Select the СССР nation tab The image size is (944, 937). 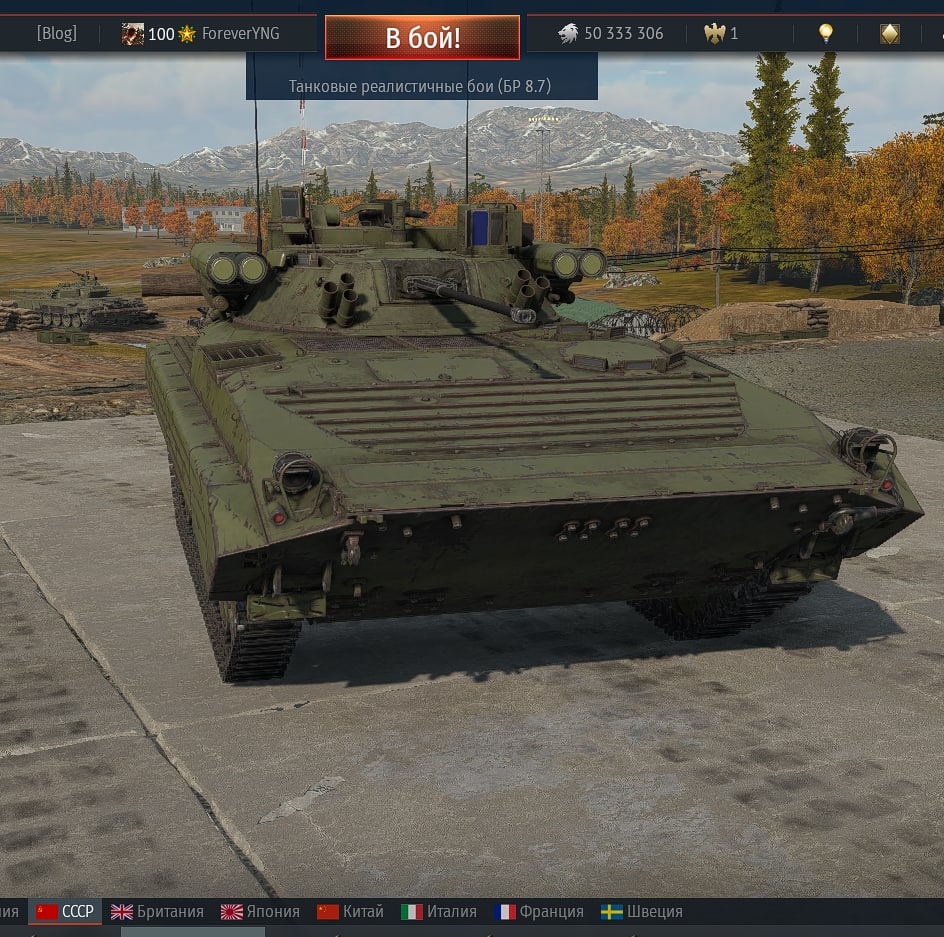coord(66,911)
